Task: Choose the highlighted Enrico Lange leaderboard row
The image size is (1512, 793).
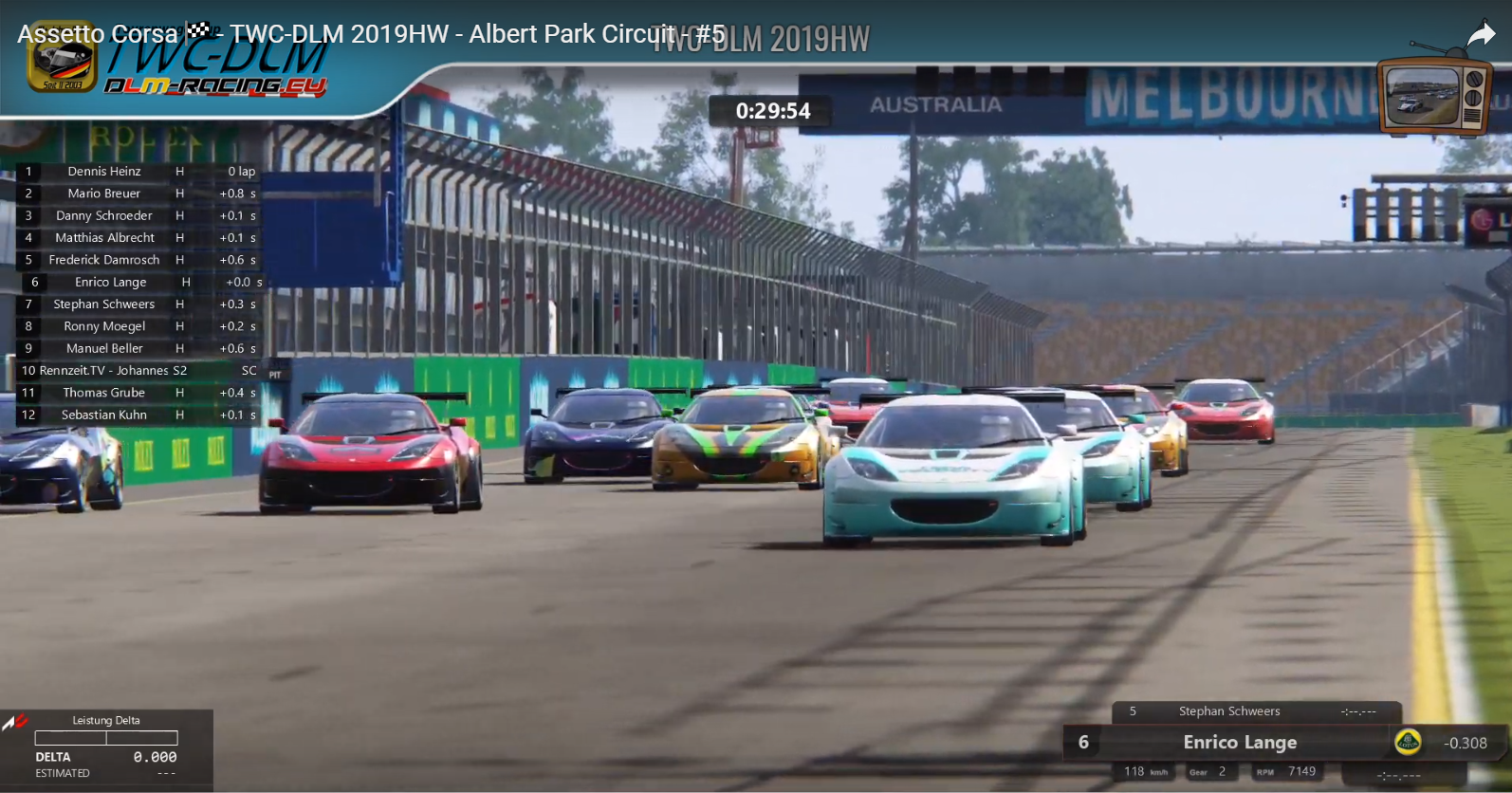Action: pos(111,283)
